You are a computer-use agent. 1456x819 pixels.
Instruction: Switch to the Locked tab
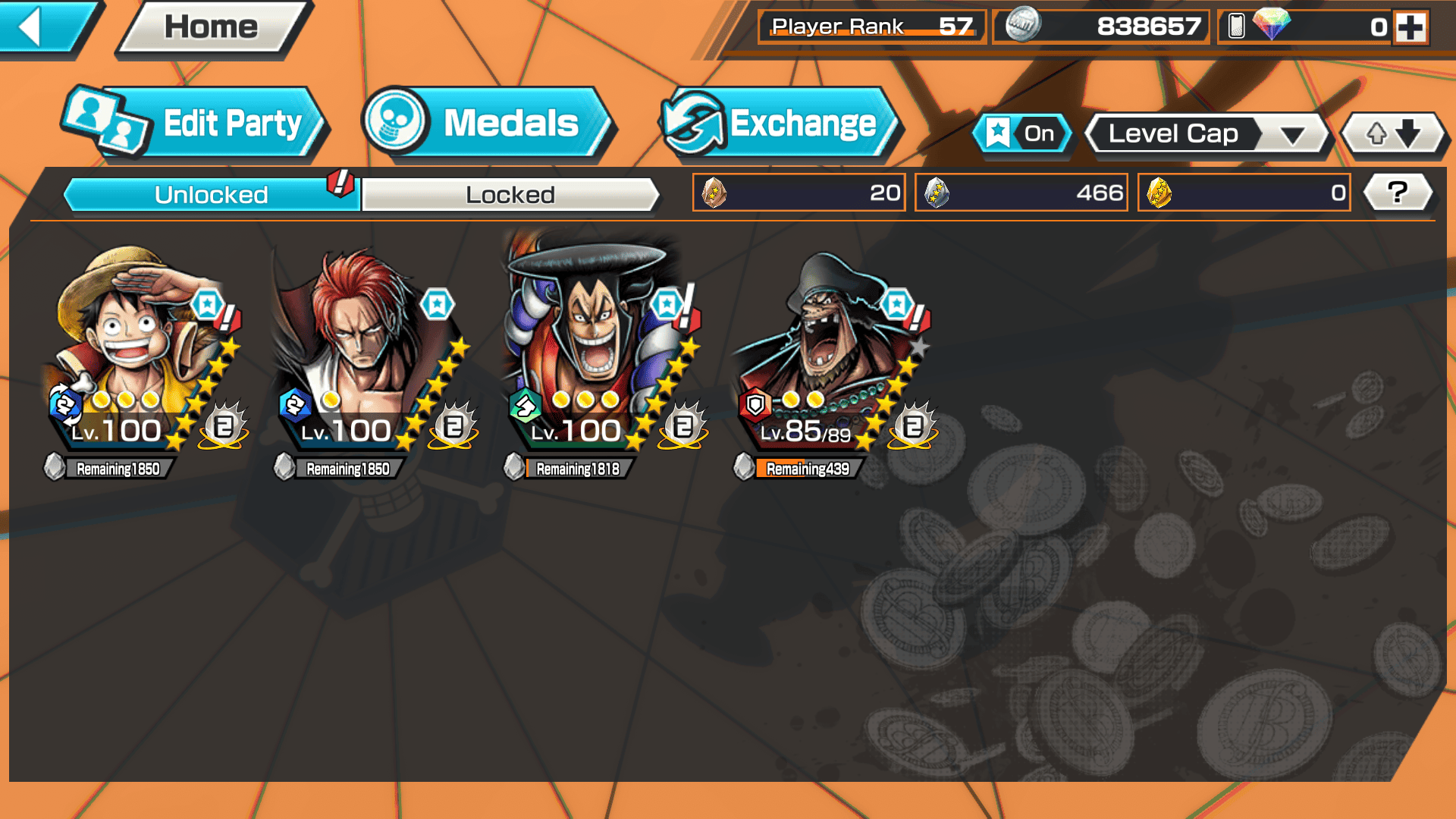510,195
